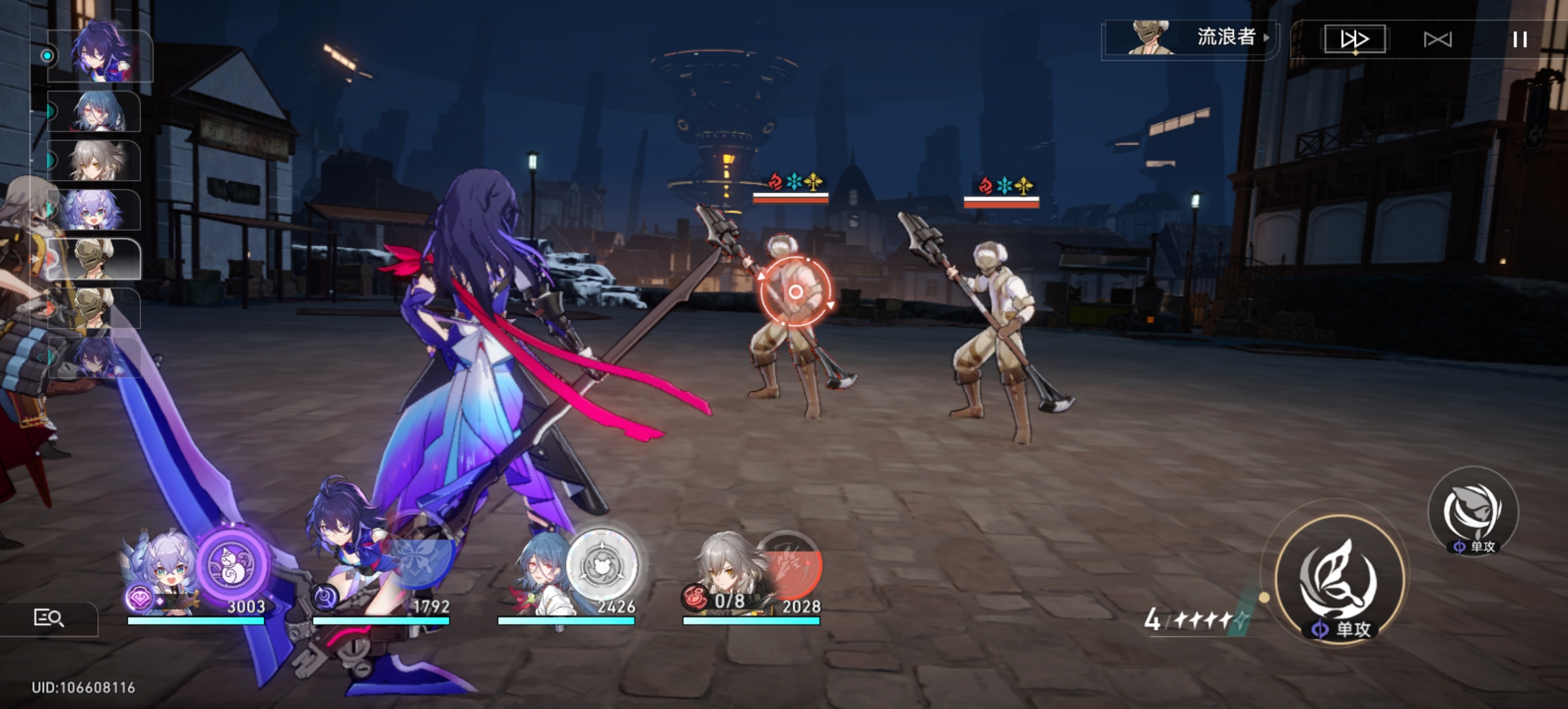Select the smaller 单攻 skill button

tap(1473, 511)
